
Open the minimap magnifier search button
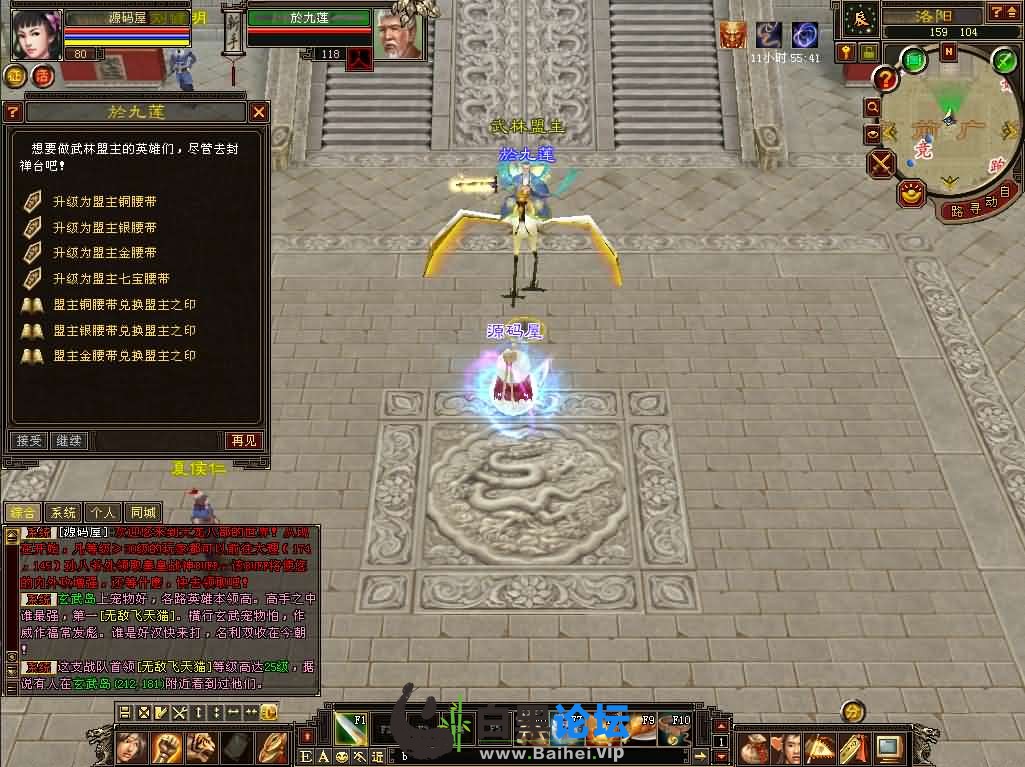873,107
